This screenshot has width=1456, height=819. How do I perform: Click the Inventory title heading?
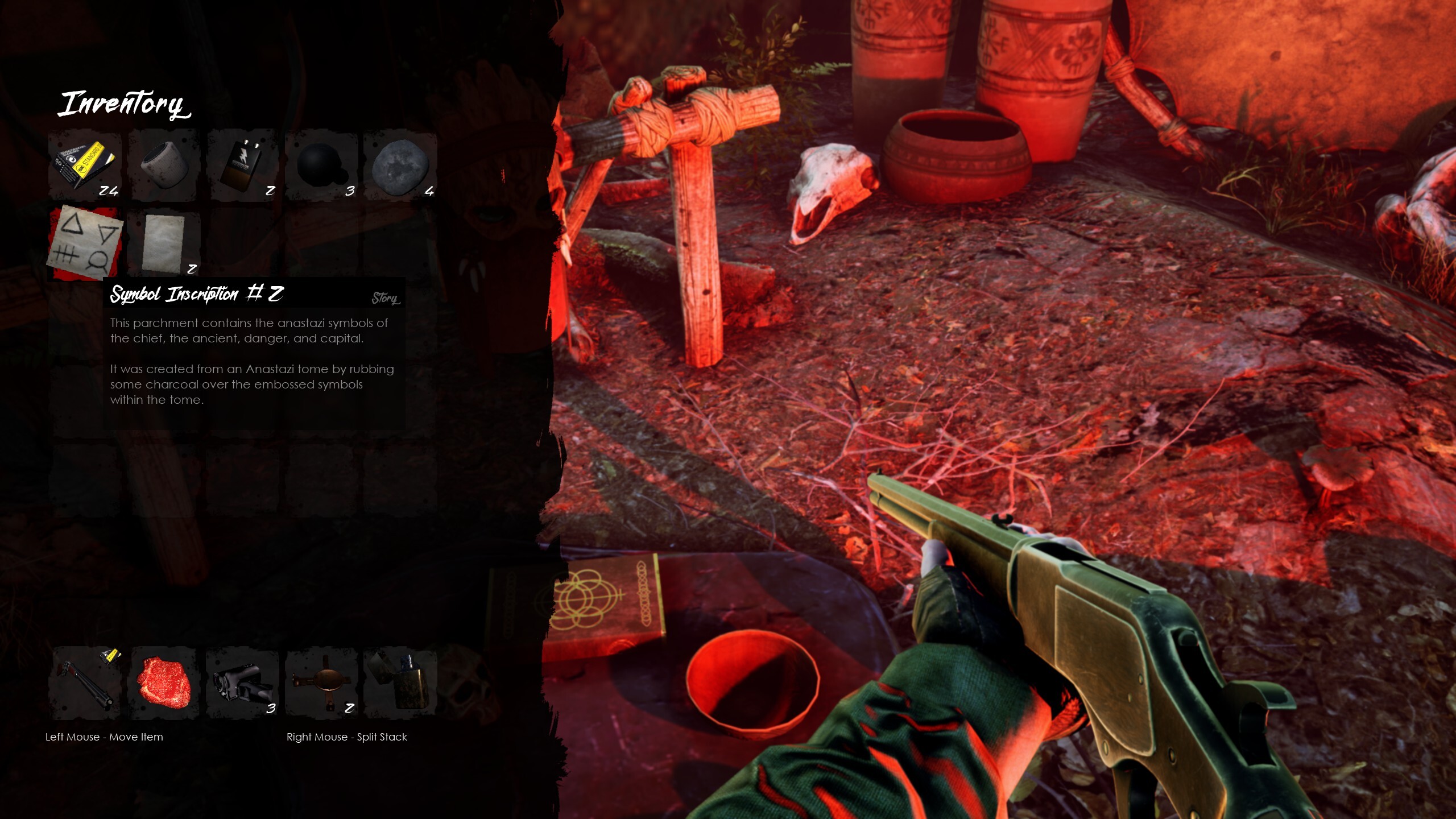click(123, 104)
